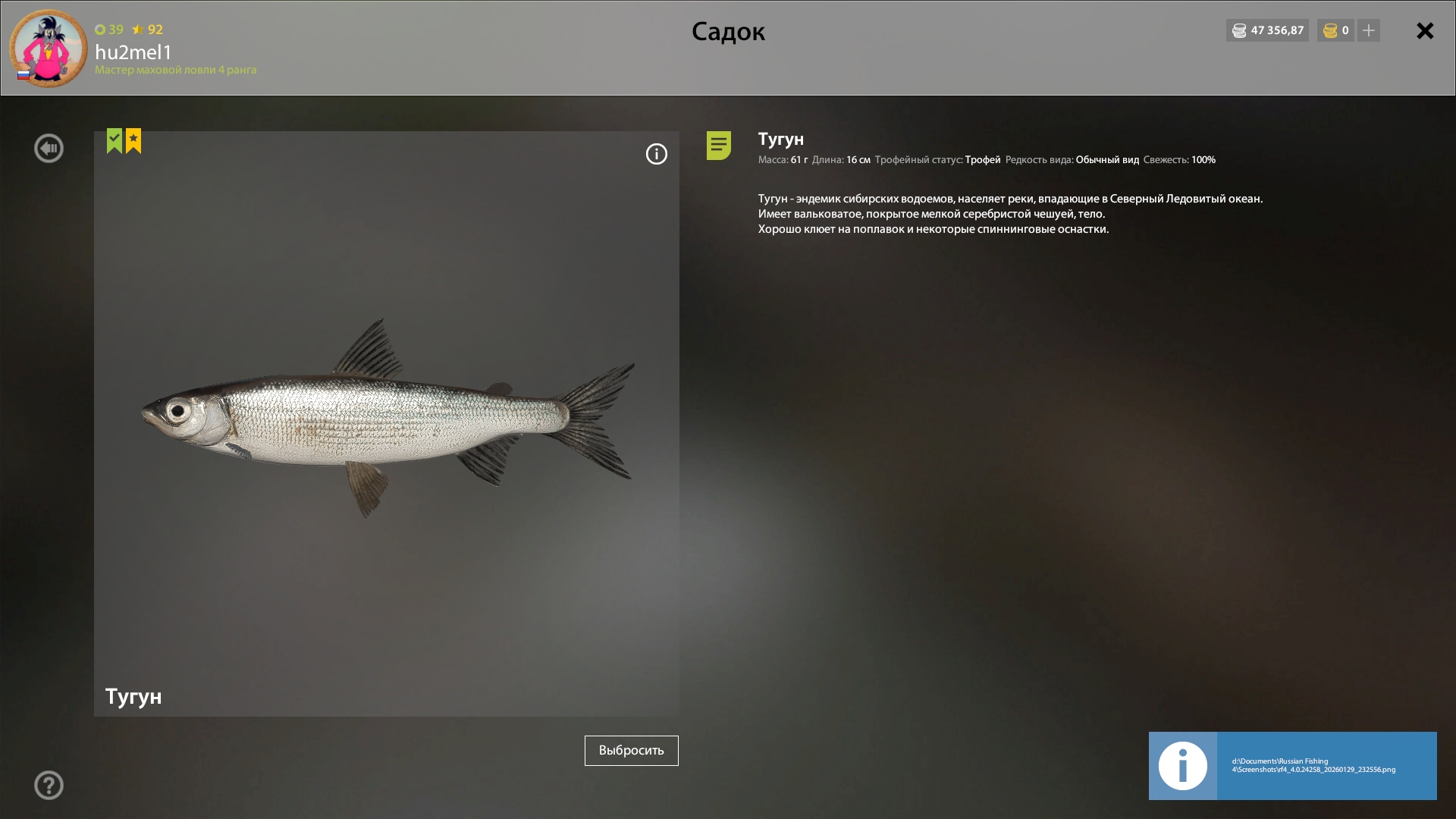Open the question mark help button
This screenshot has height=819, width=1456.
[x=49, y=786]
